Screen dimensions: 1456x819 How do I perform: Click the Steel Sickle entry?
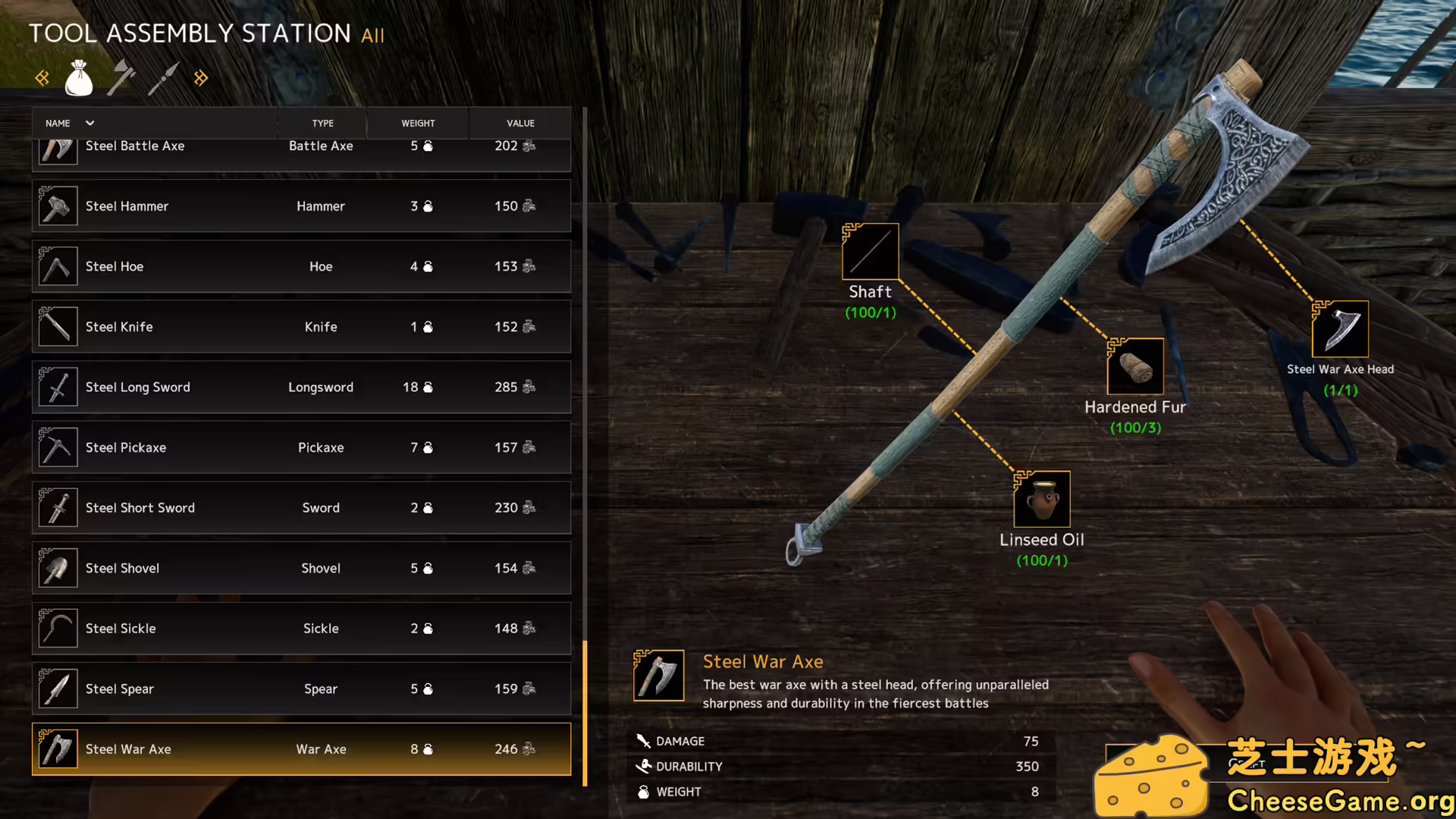point(301,628)
